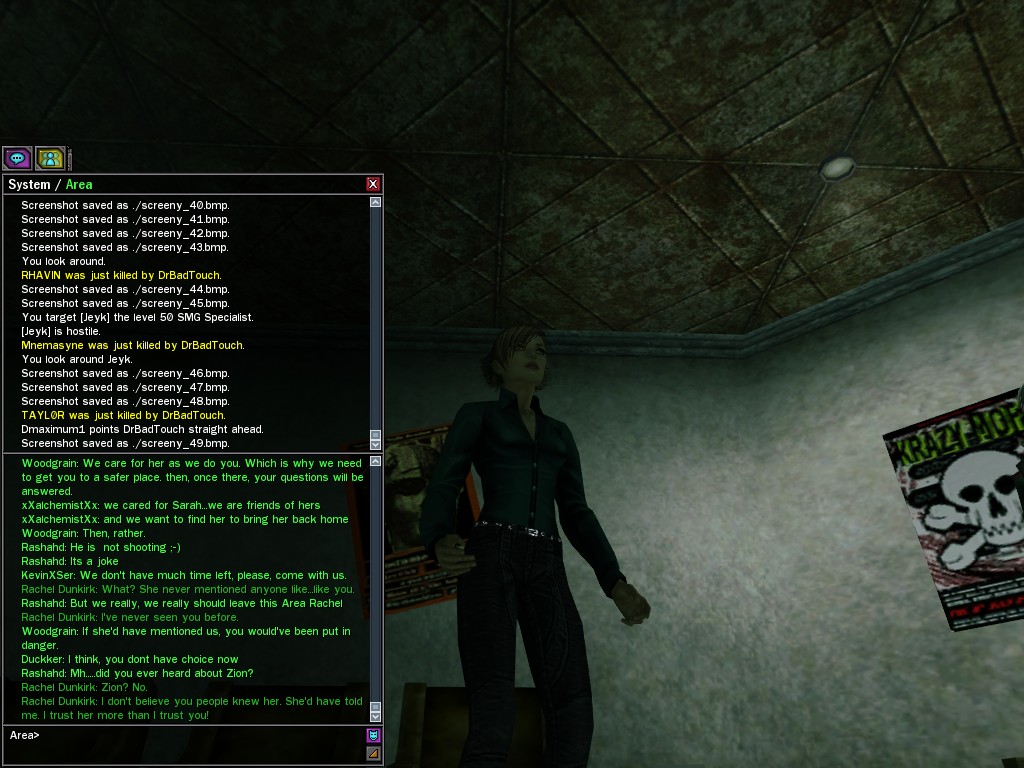
Task: Click the area chat's scroll up arrow
Action: tap(376, 461)
